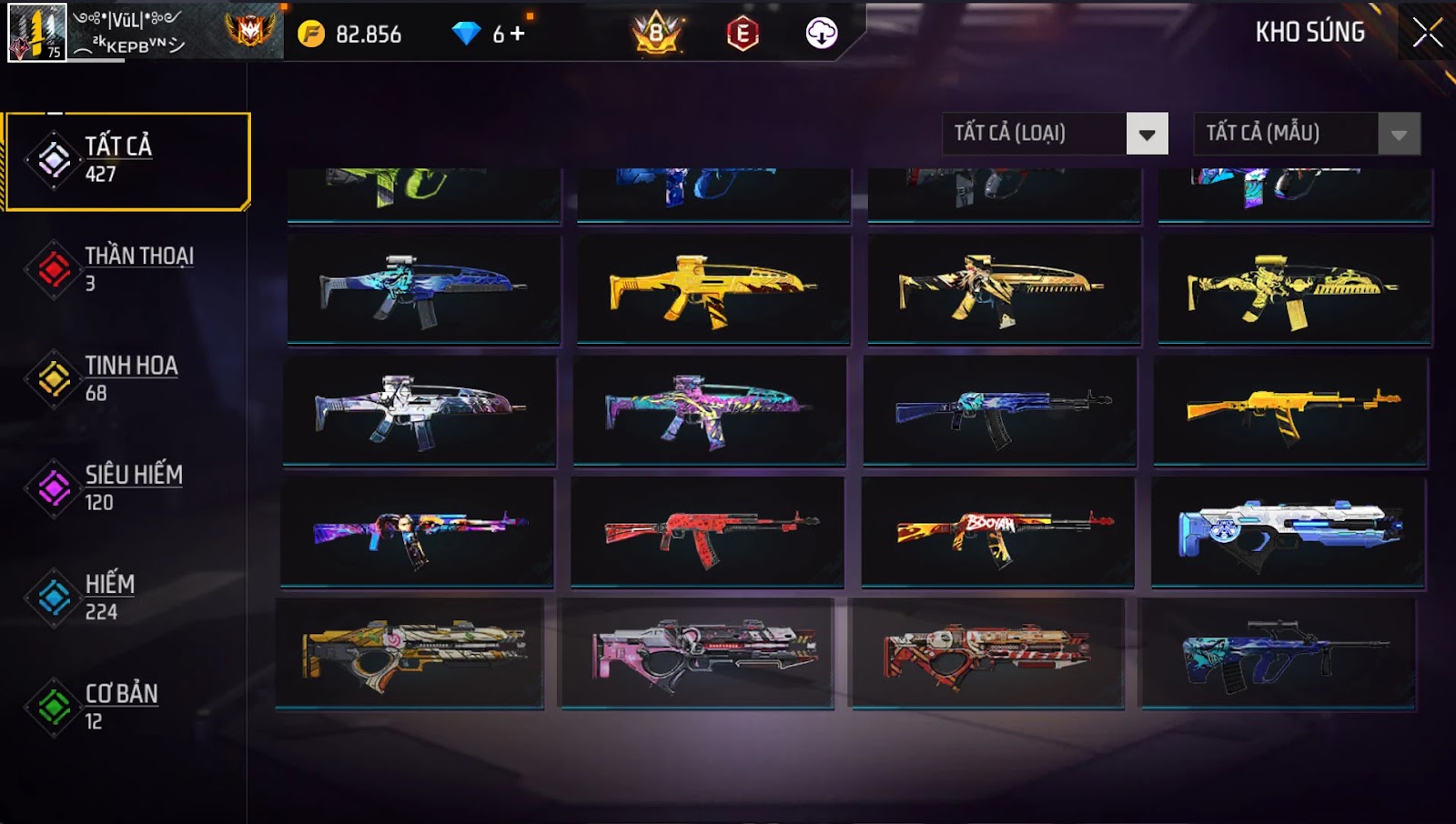
Task: Choose the blue scoped AUG rifle skin
Action: [x=1278, y=653]
